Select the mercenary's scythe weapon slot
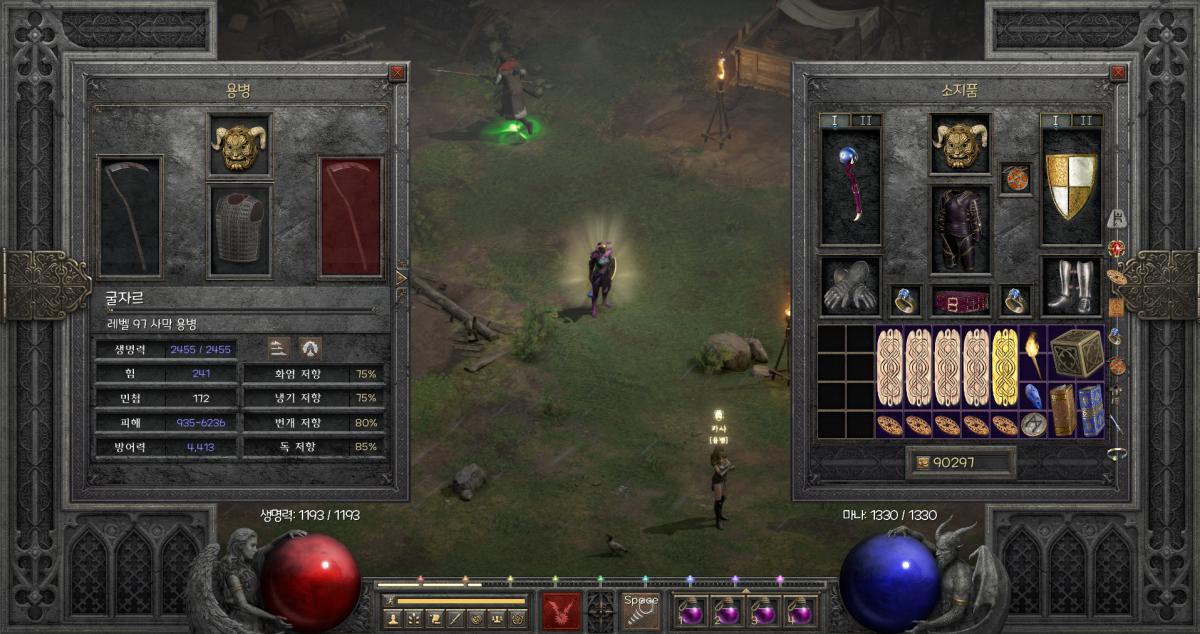Image resolution: width=1200 pixels, height=634 pixels. [x=130, y=216]
